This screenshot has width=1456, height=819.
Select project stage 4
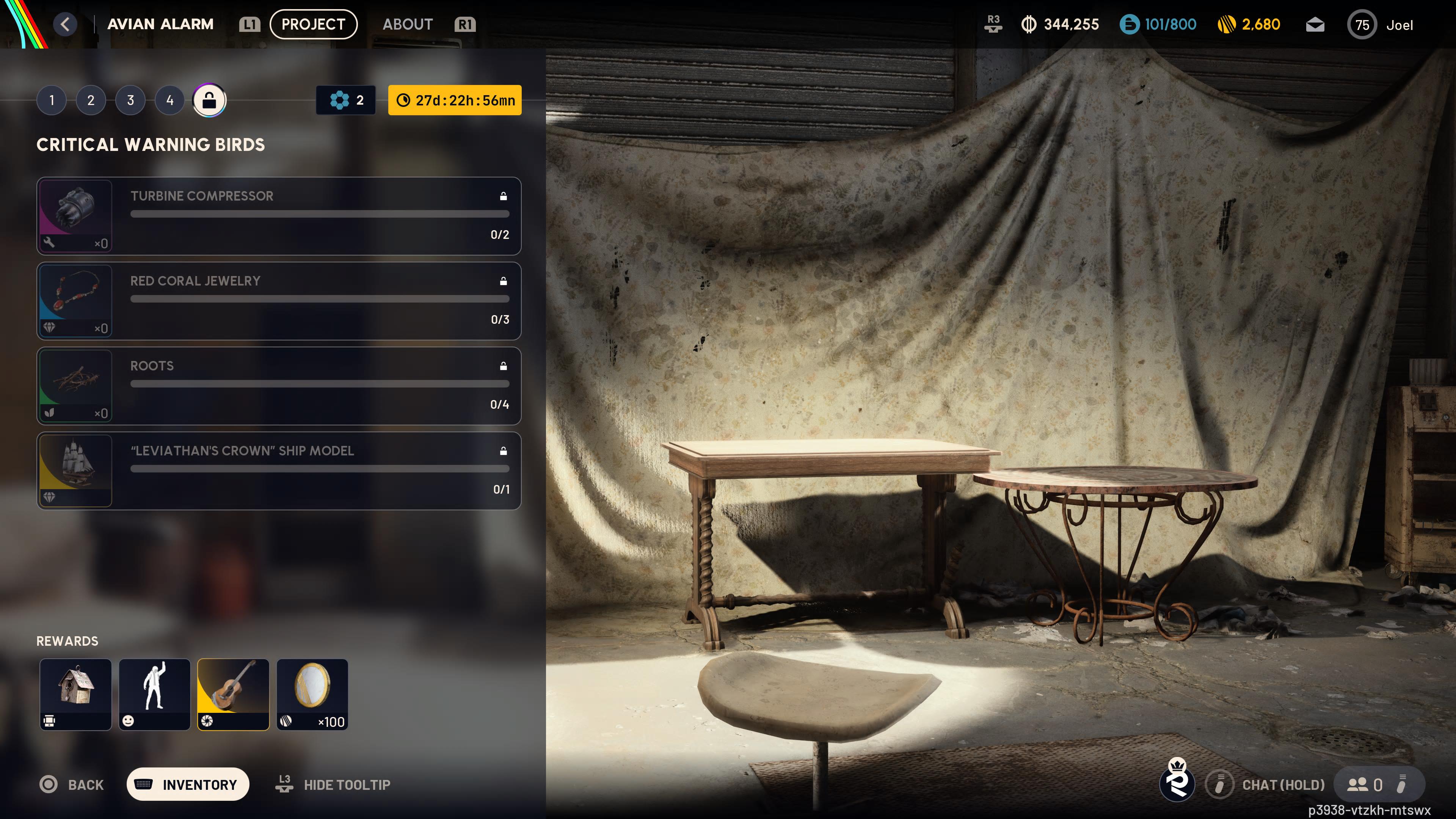point(169,100)
